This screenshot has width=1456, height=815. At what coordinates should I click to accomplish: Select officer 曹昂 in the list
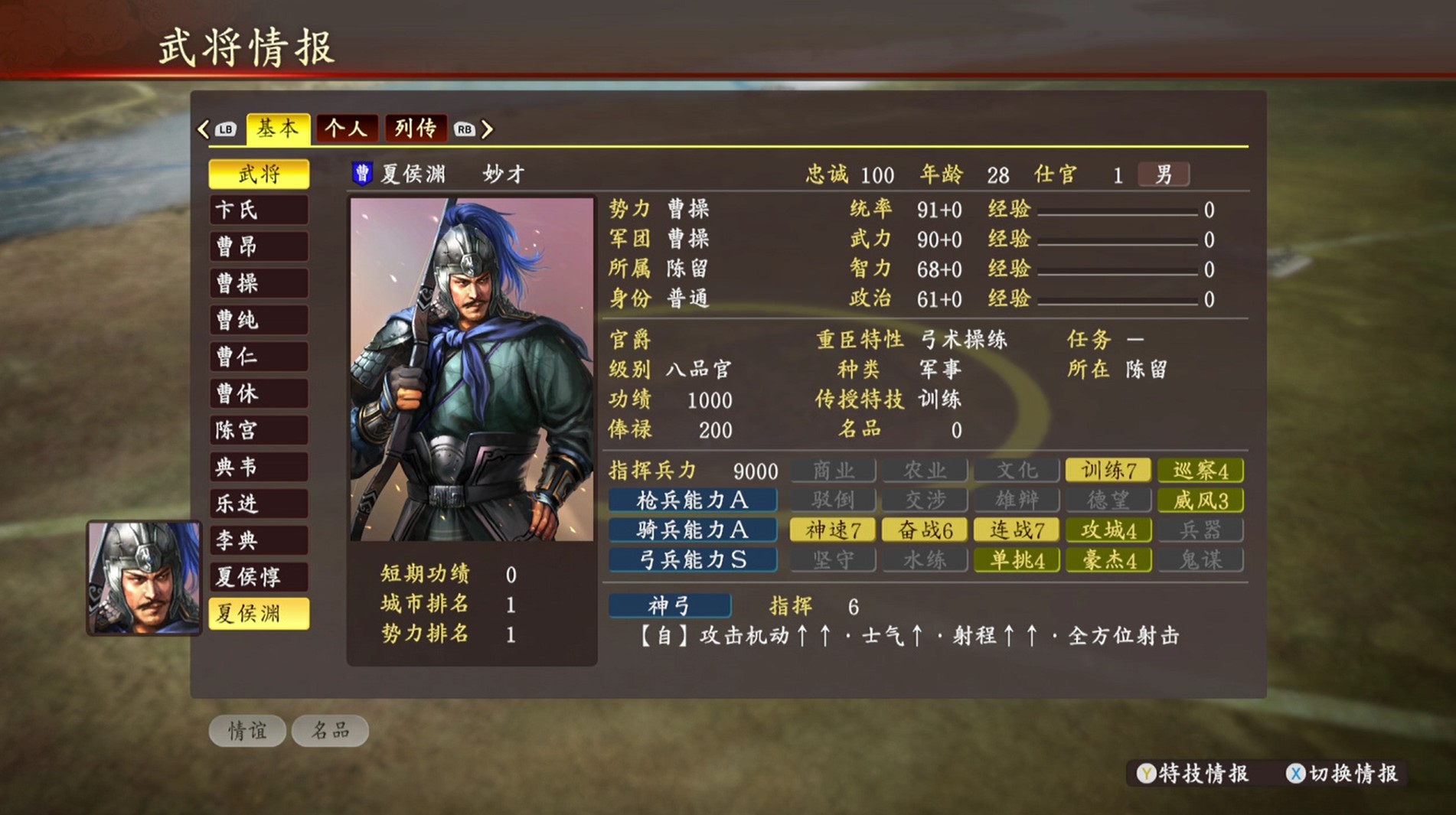point(259,247)
